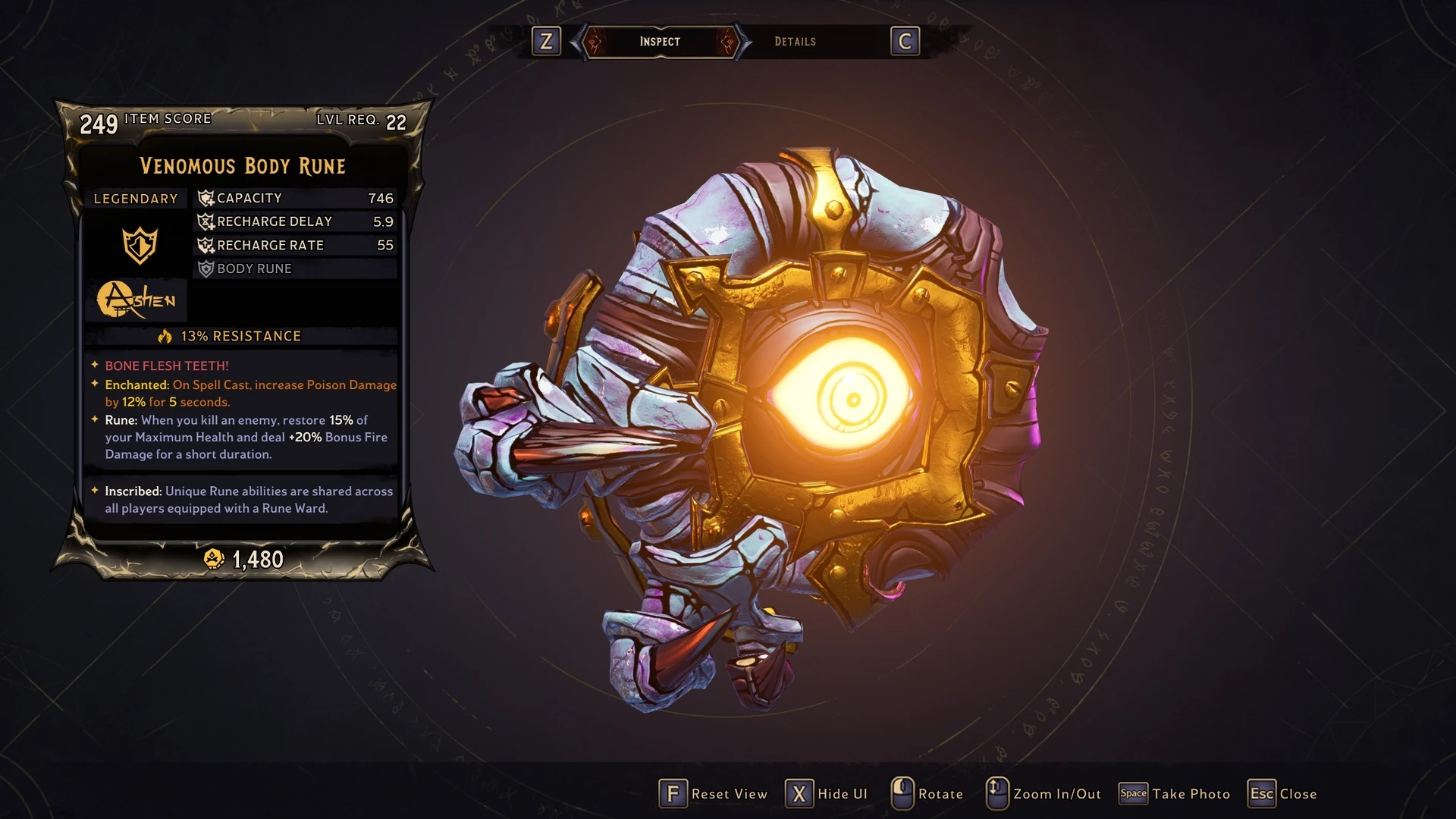Reset the item view
This screenshot has width=1456, height=819.
(x=713, y=794)
